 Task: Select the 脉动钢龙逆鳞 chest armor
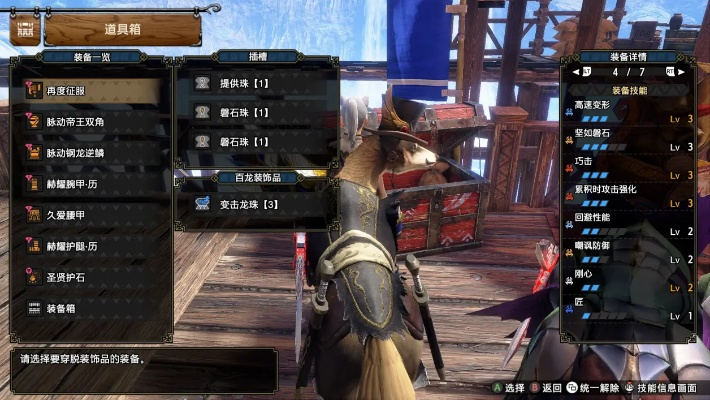90,153
